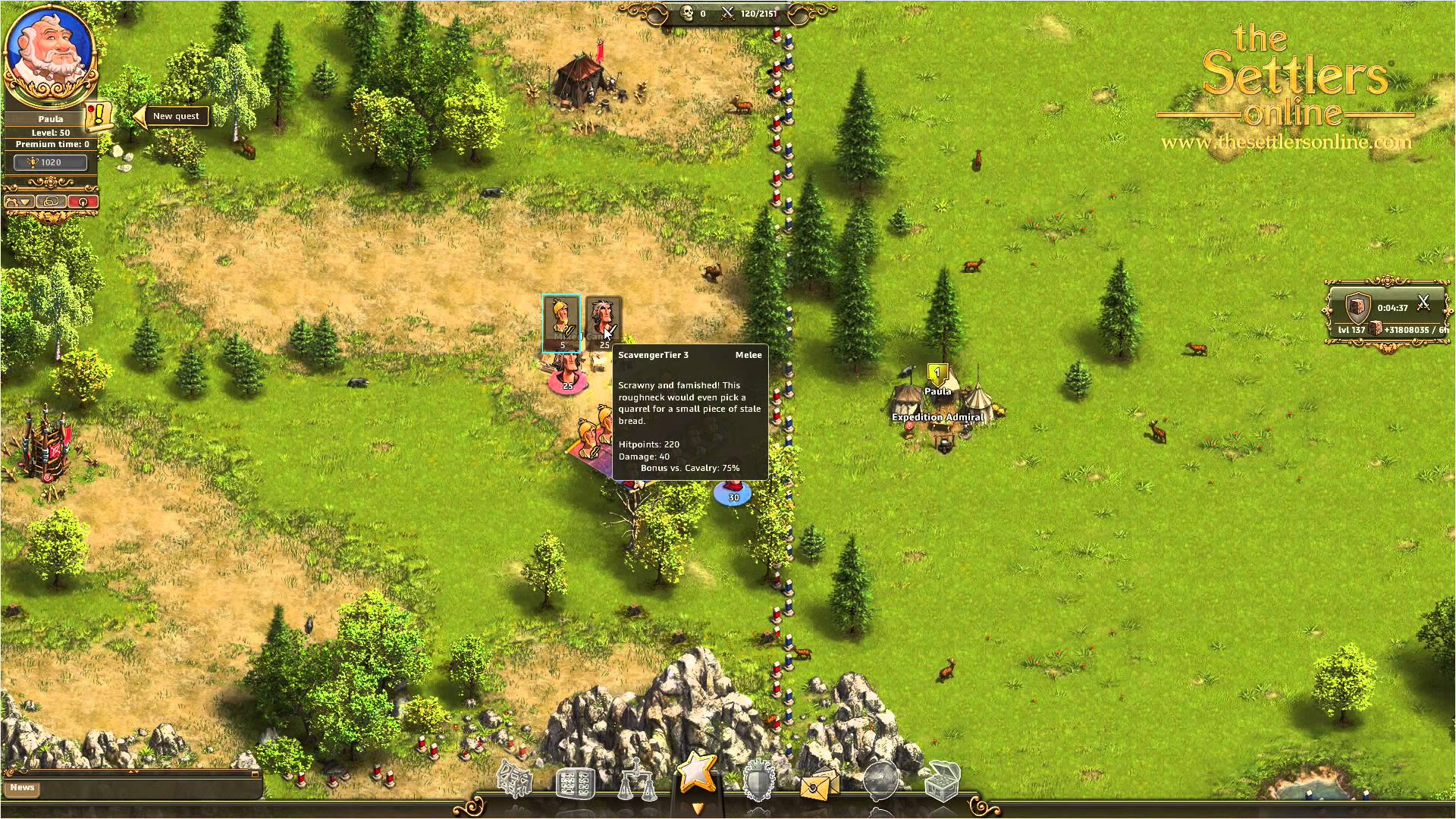Select the Scavenger unit card with 25
This screenshot has height=819, width=1456.
[603, 323]
